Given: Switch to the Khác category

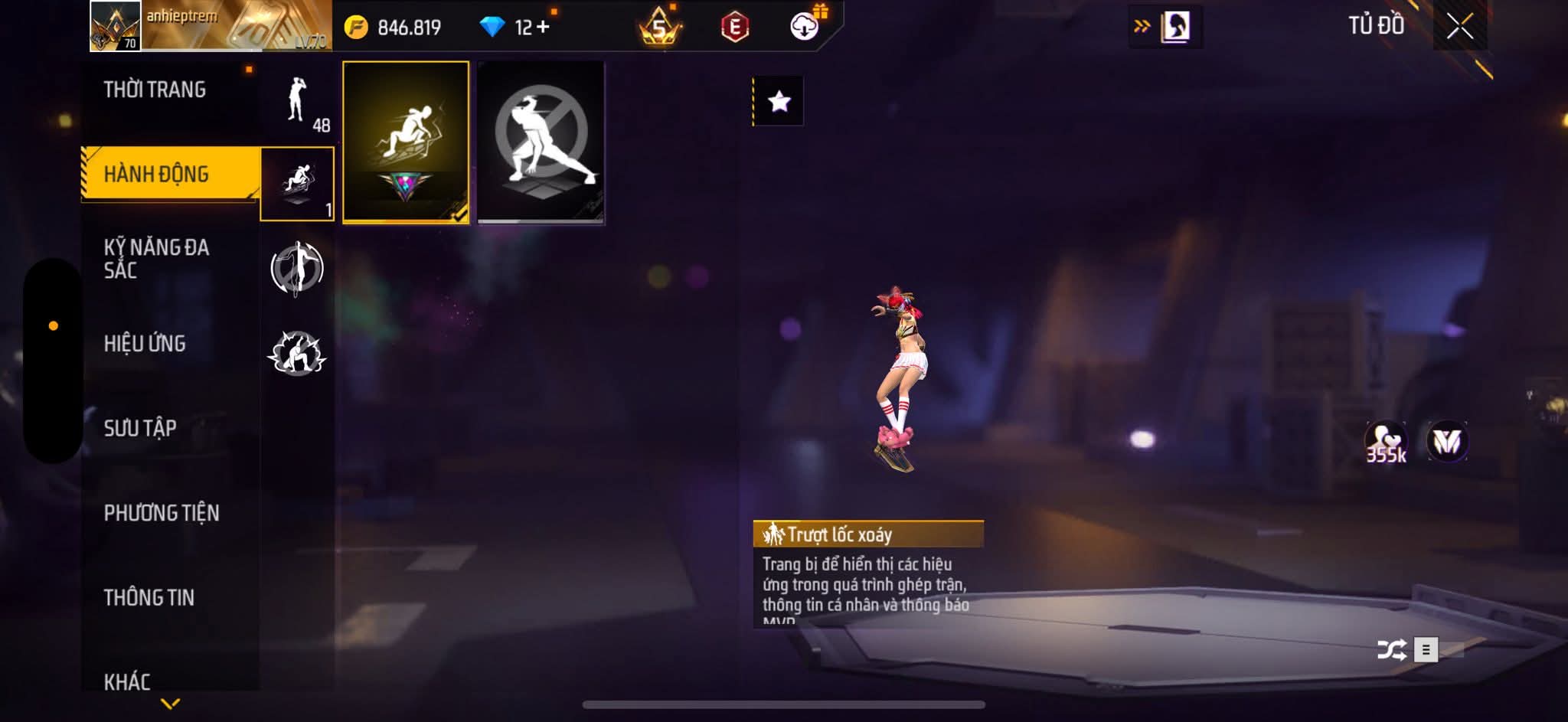Looking at the screenshot, I should click(x=127, y=681).
